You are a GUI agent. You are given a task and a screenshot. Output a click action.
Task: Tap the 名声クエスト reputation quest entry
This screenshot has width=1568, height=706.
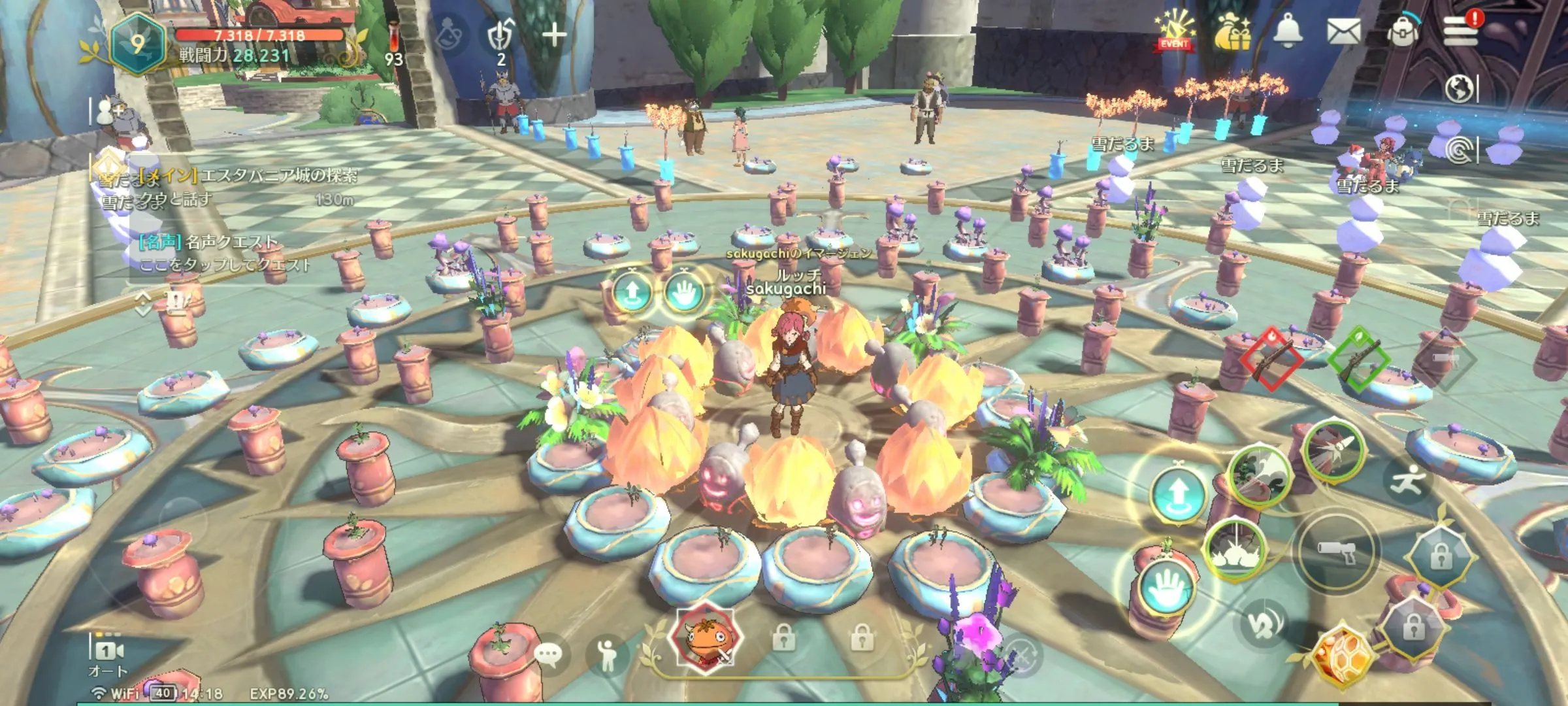(225, 253)
